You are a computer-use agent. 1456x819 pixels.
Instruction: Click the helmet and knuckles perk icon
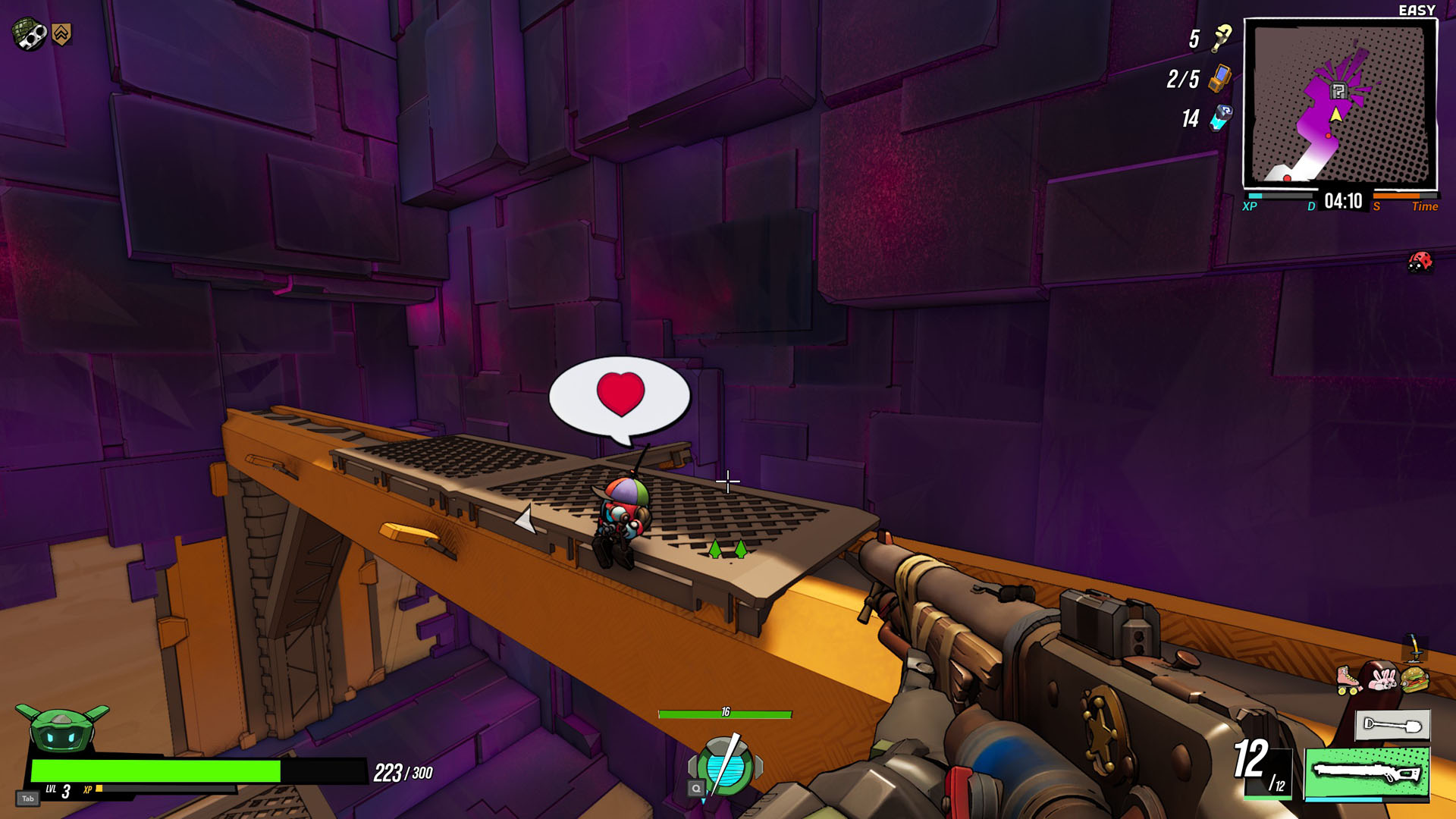coord(29,34)
